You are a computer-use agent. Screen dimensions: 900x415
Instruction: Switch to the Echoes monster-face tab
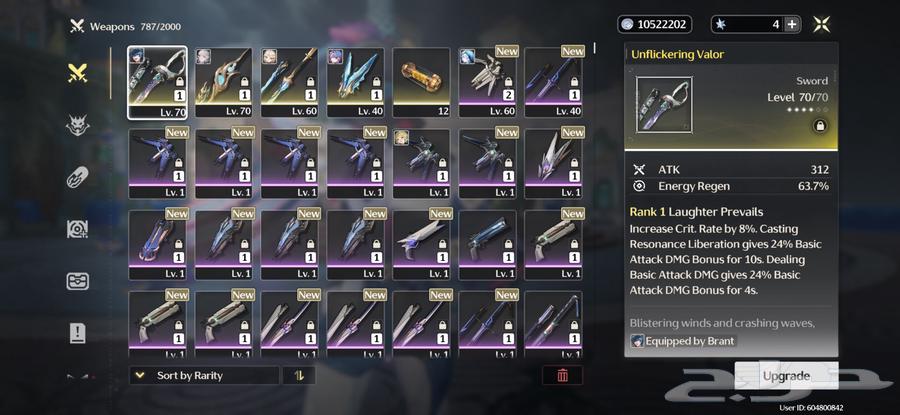pos(77,125)
